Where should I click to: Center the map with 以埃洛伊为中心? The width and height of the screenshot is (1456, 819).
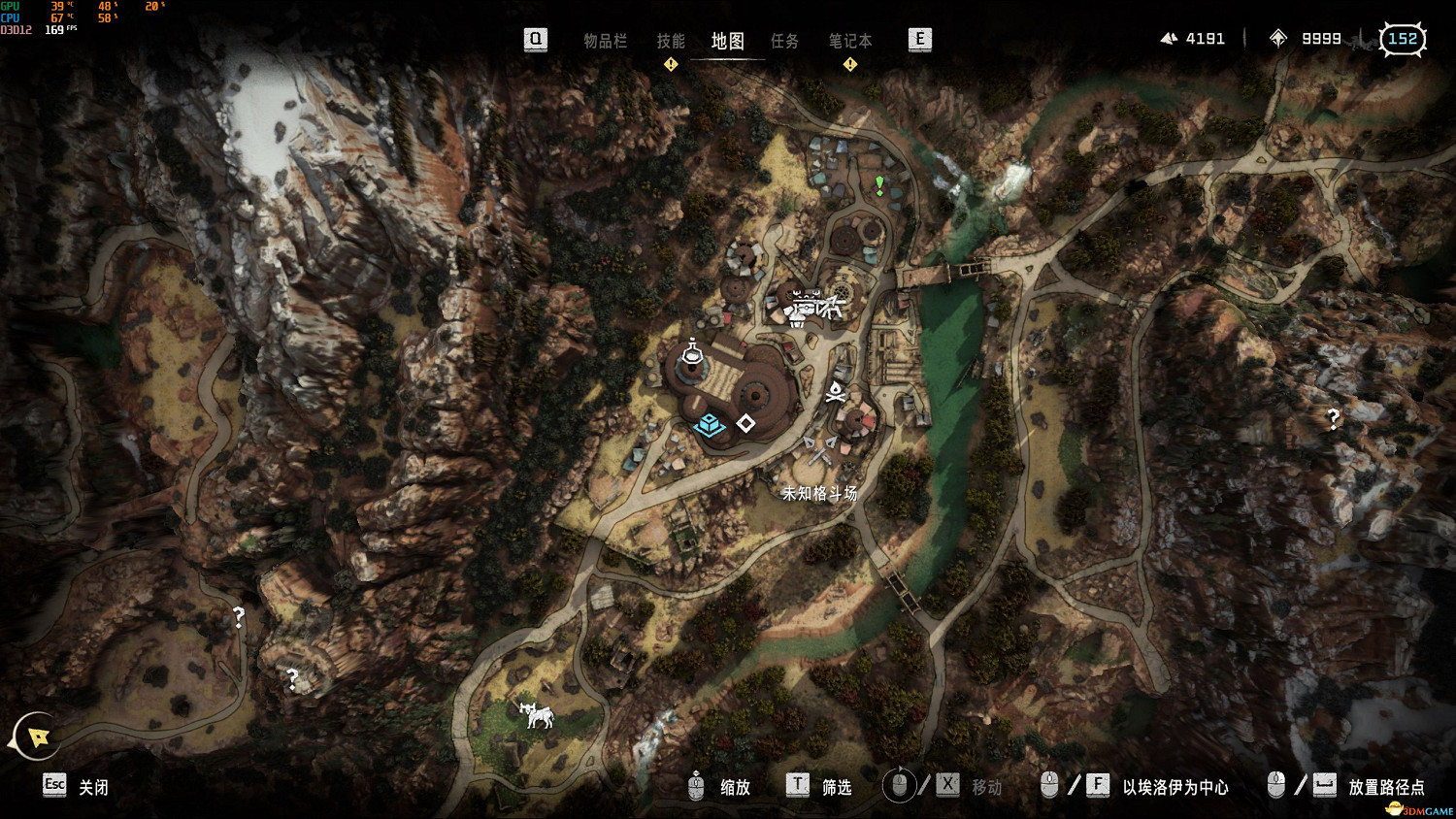1175,787
